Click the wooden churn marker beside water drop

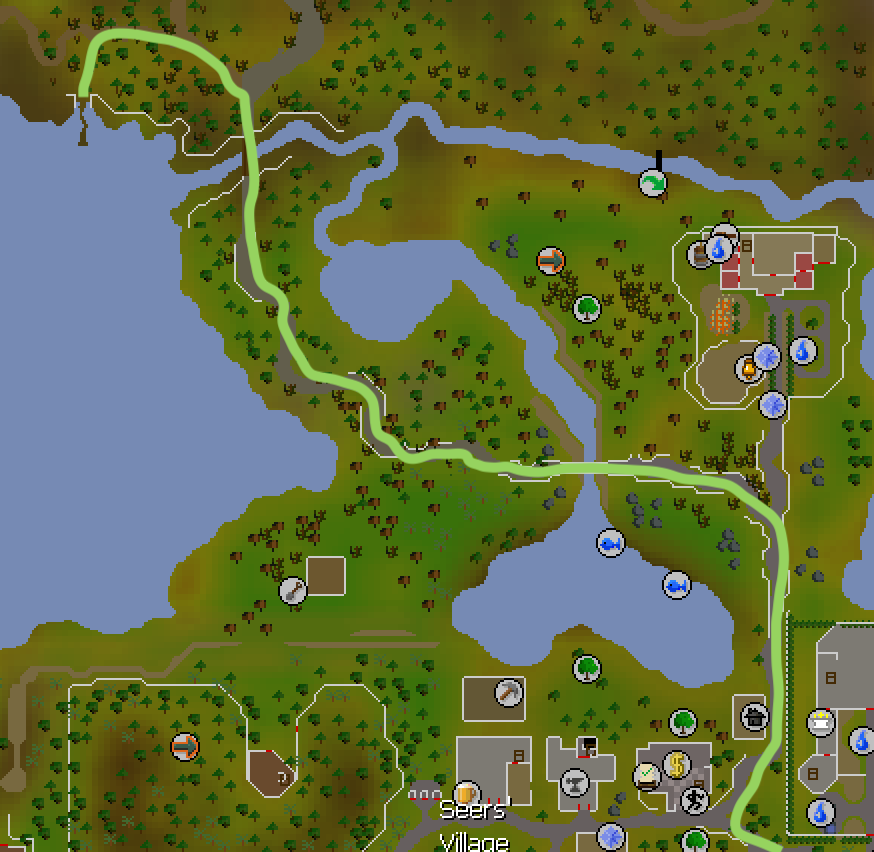(x=700, y=255)
